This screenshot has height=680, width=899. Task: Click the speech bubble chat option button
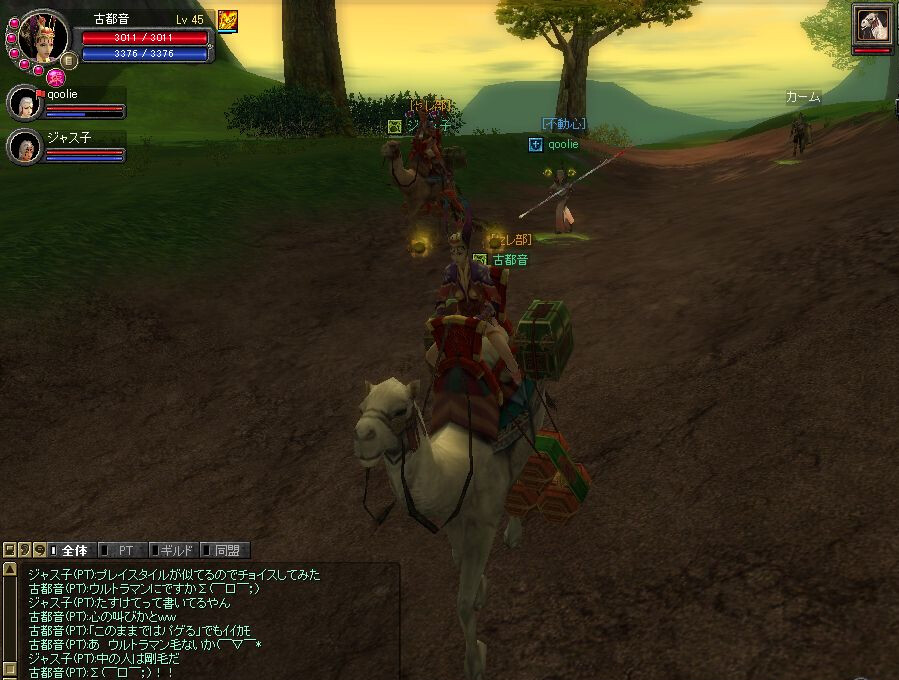click(x=39, y=550)
